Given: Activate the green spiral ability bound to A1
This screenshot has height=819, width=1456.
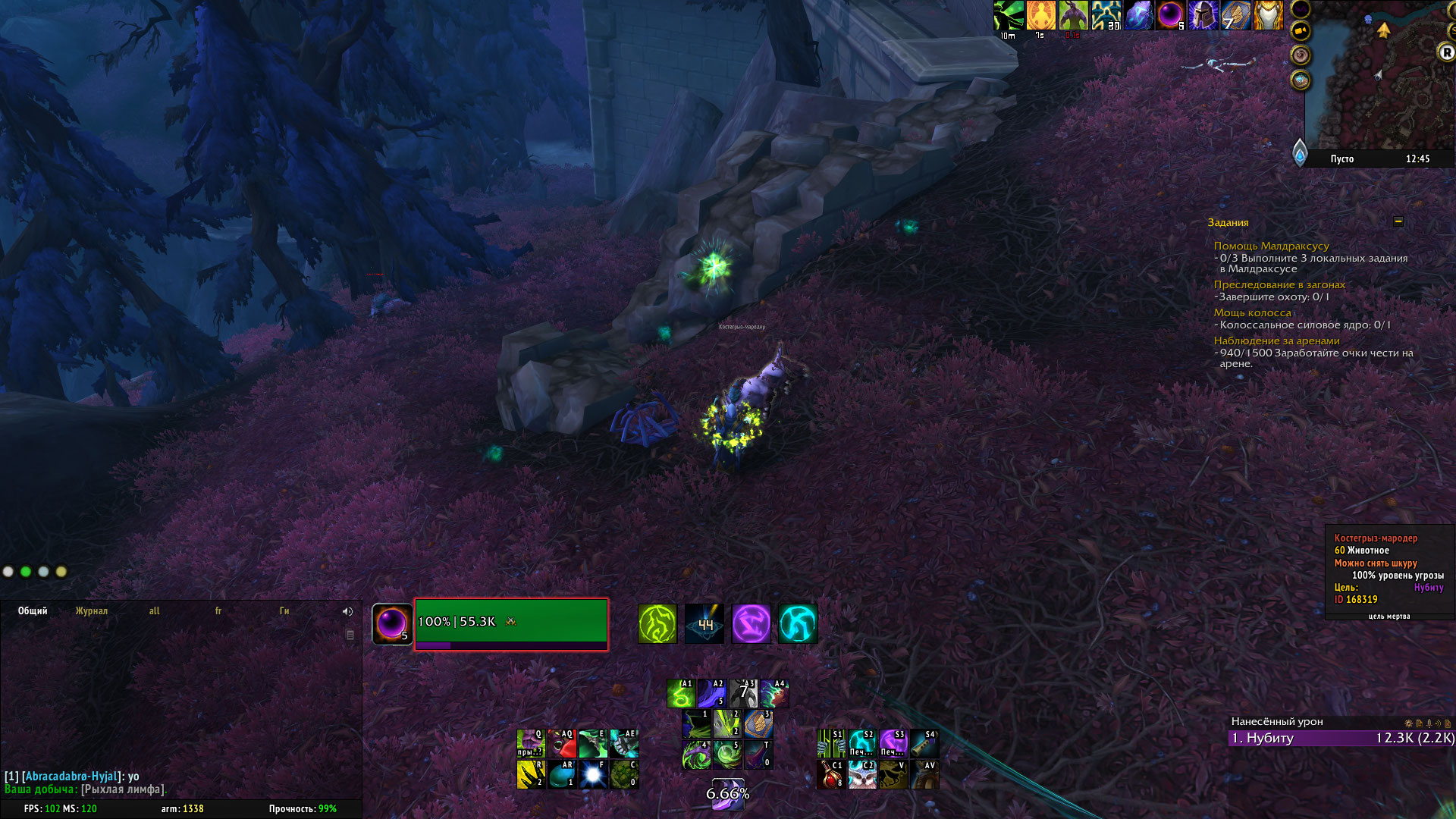Looking at the screenshot, I should (x=681, y=693).
